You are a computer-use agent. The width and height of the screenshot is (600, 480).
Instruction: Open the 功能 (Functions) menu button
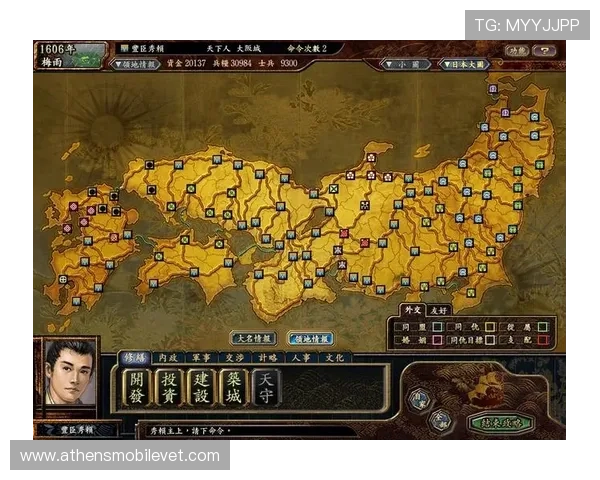click(516, 50)
